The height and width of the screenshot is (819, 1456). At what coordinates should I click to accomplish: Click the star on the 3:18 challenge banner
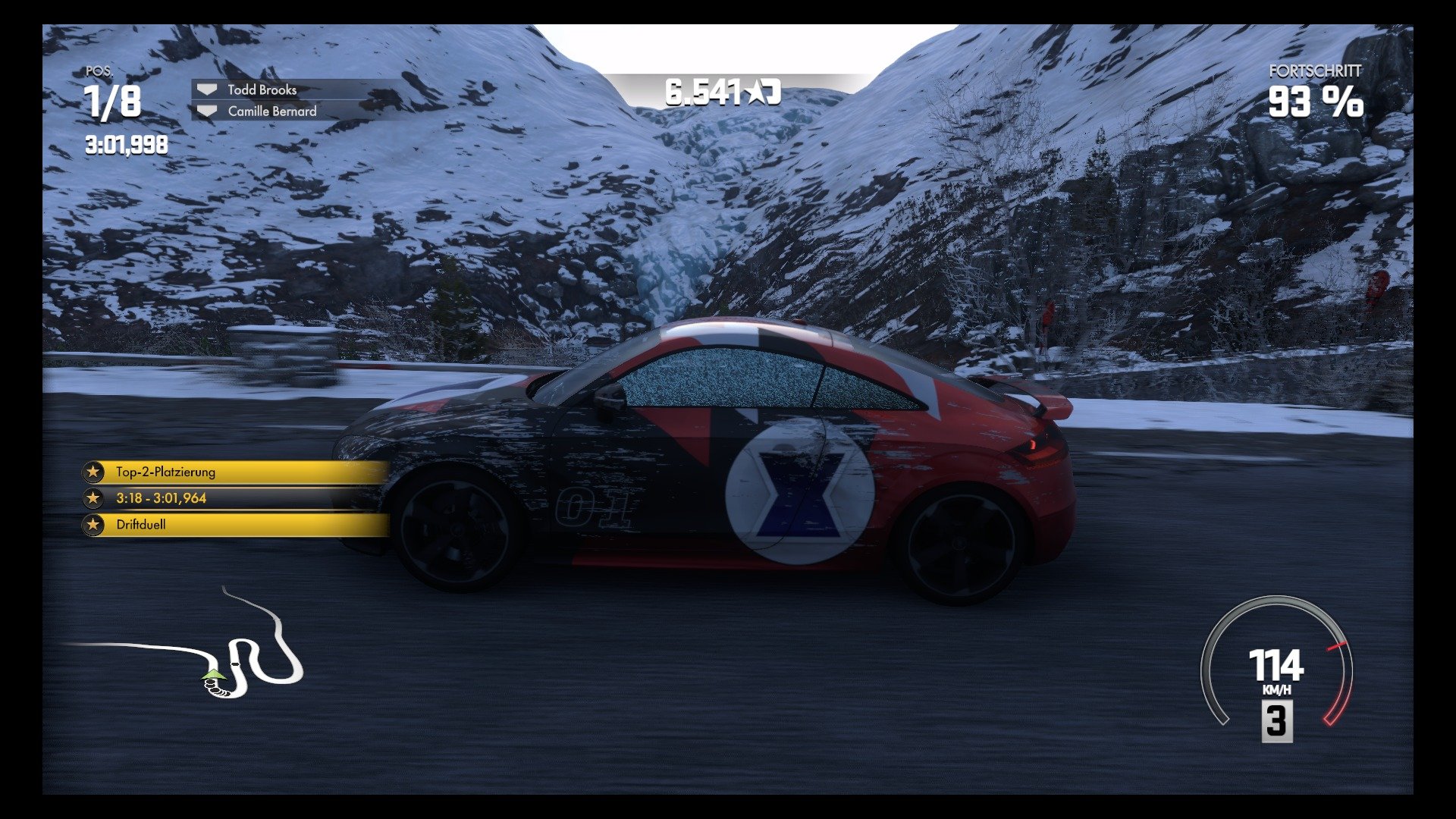pyautogui.click(x=94, y=498)
